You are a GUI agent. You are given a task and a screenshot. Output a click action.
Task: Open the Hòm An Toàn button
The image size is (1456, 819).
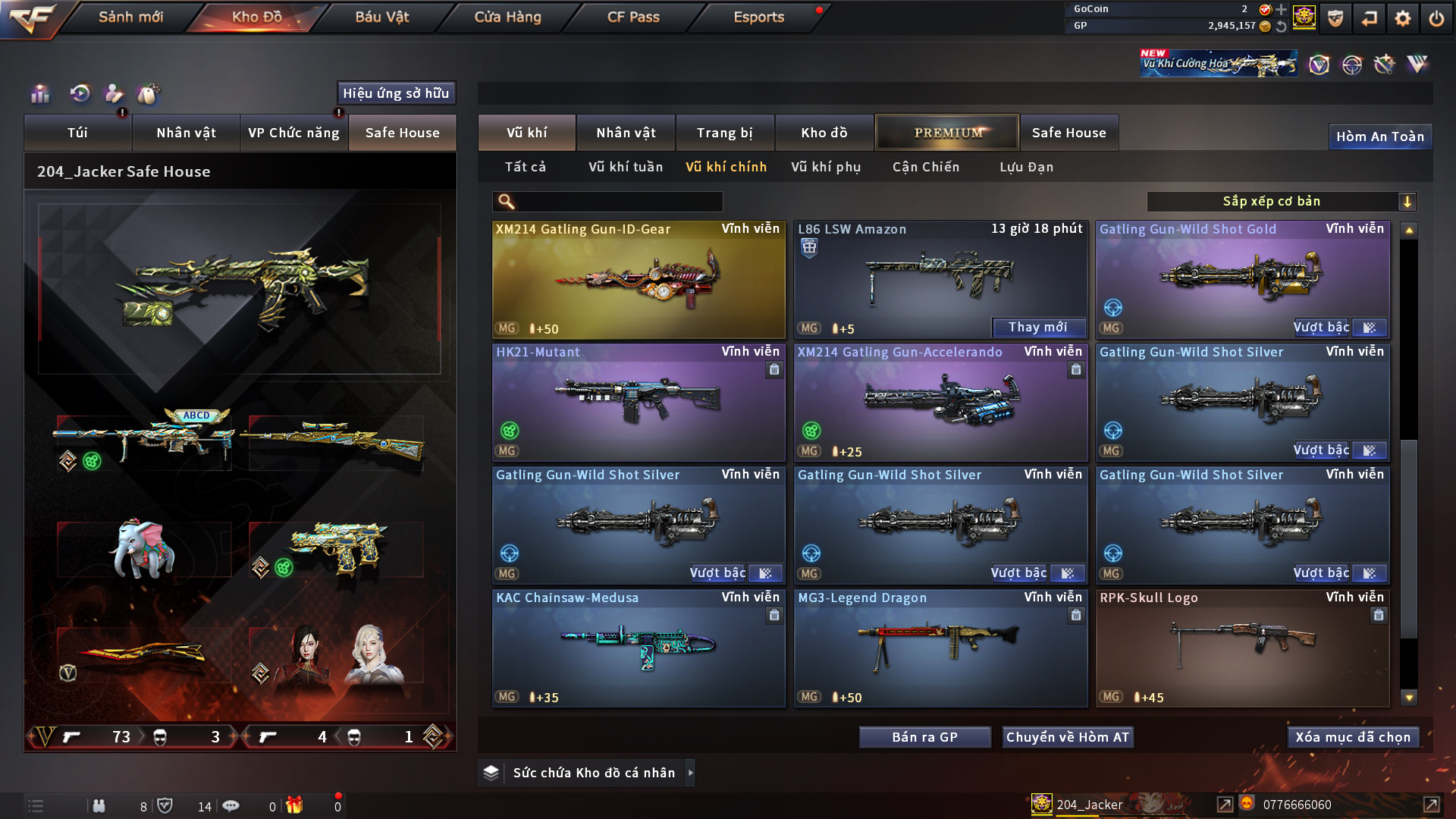click(x=1379, y=136)
